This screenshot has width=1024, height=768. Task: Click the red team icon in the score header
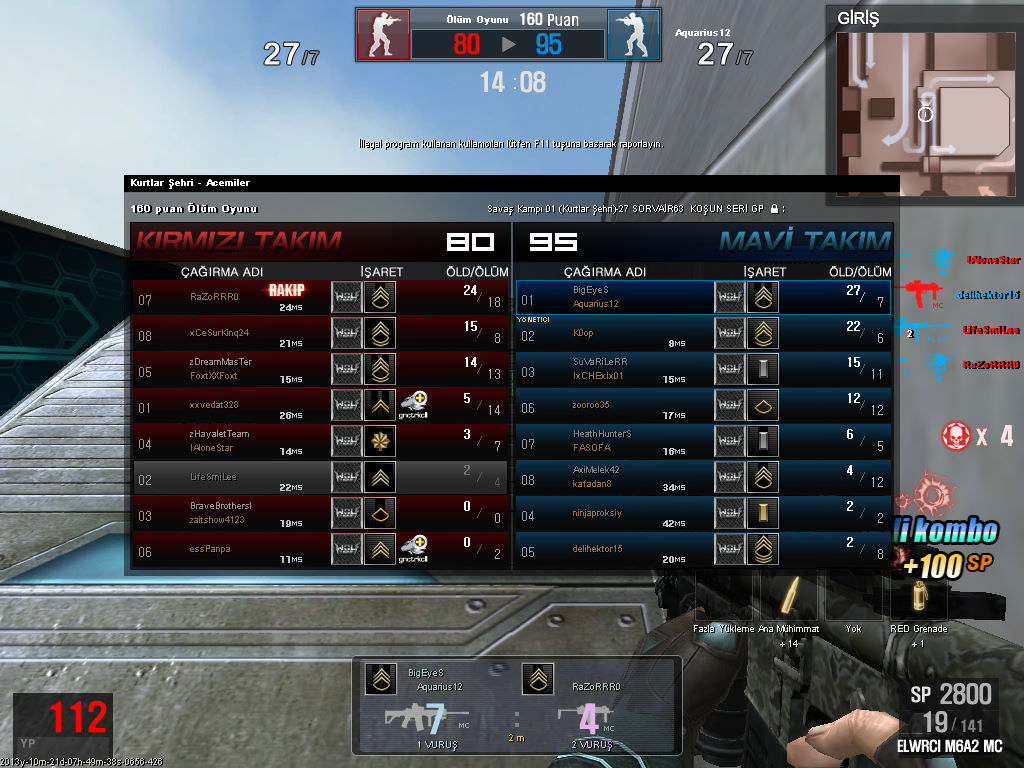tap(383, 35)
